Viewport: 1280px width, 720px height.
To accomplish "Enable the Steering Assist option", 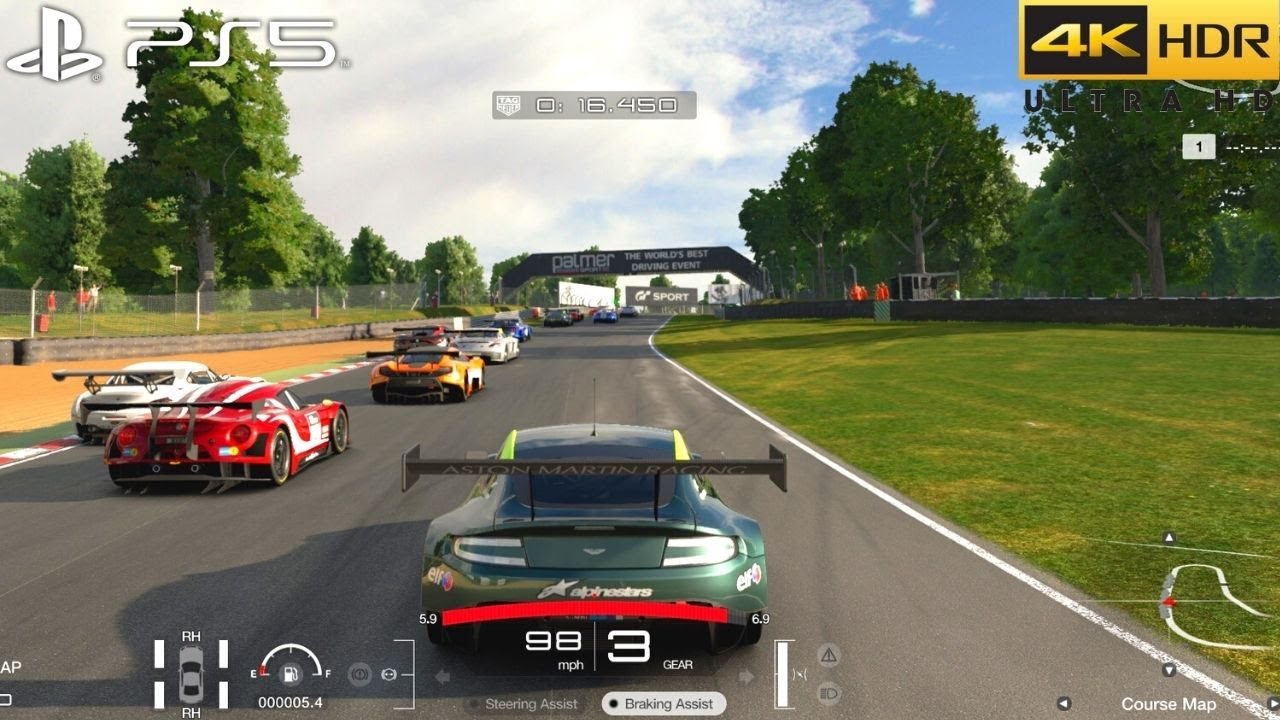I will coord(530,703).
